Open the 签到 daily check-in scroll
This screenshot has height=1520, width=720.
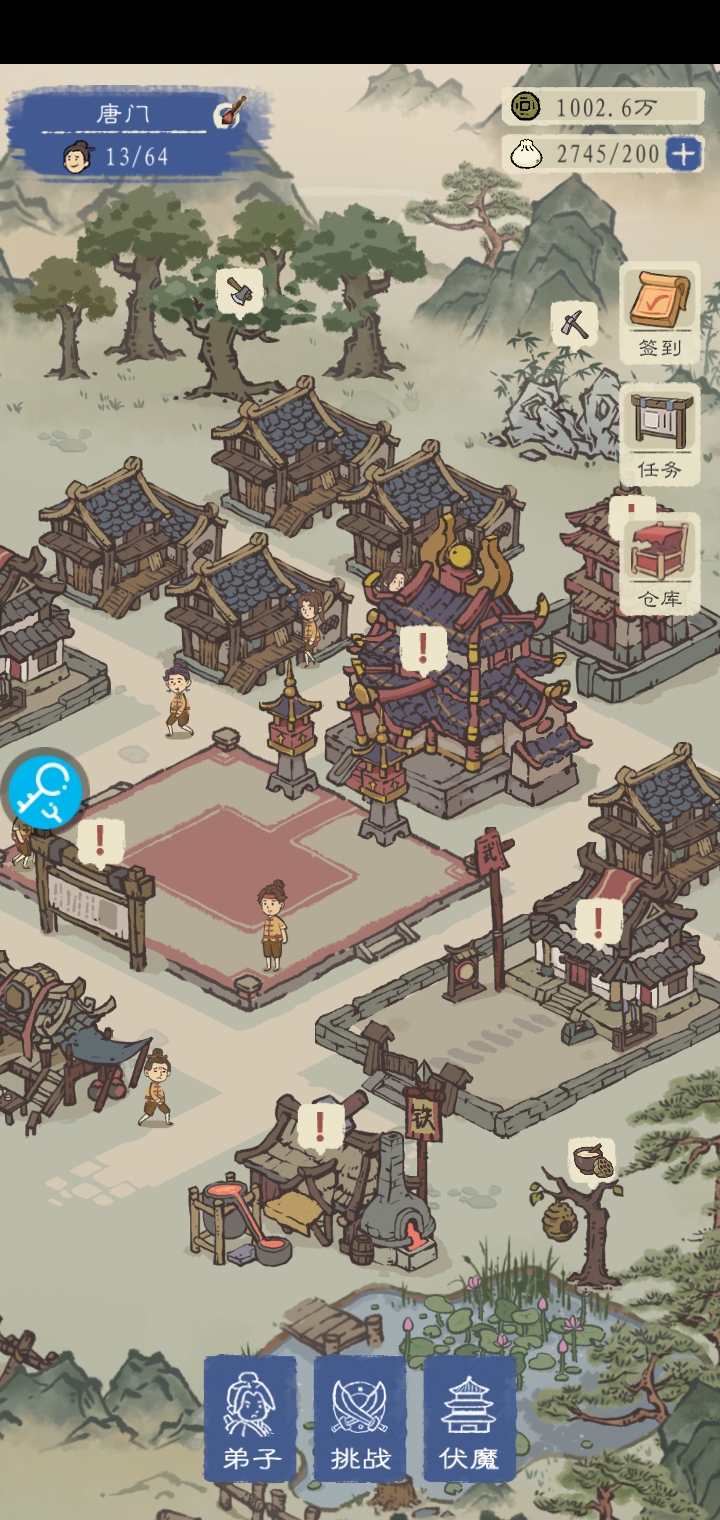[x=660, y=312]
